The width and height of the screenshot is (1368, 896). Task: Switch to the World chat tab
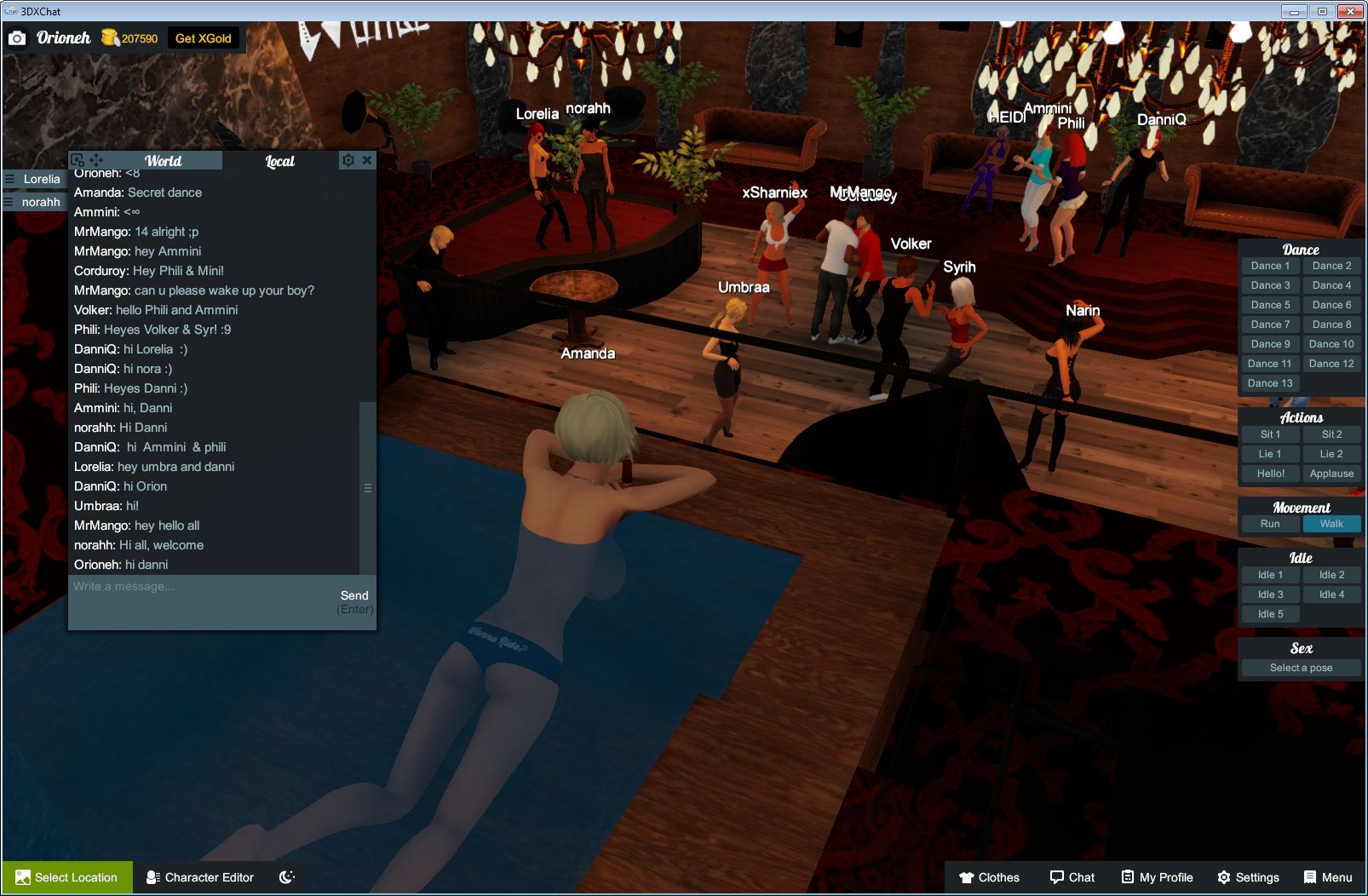click(x=163, y=161)
